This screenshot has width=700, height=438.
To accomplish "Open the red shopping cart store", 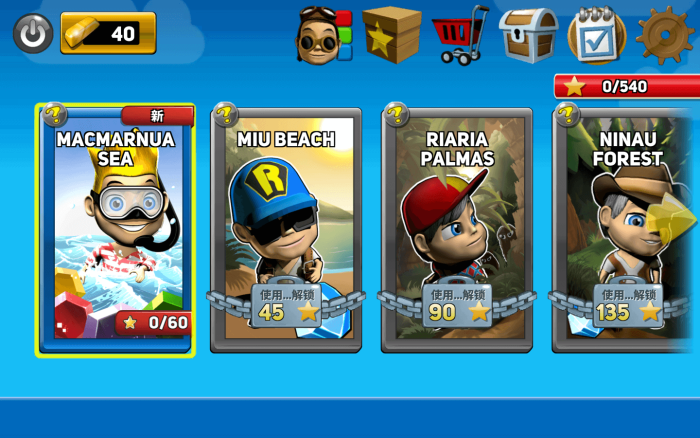I will [x=459, y=35].
